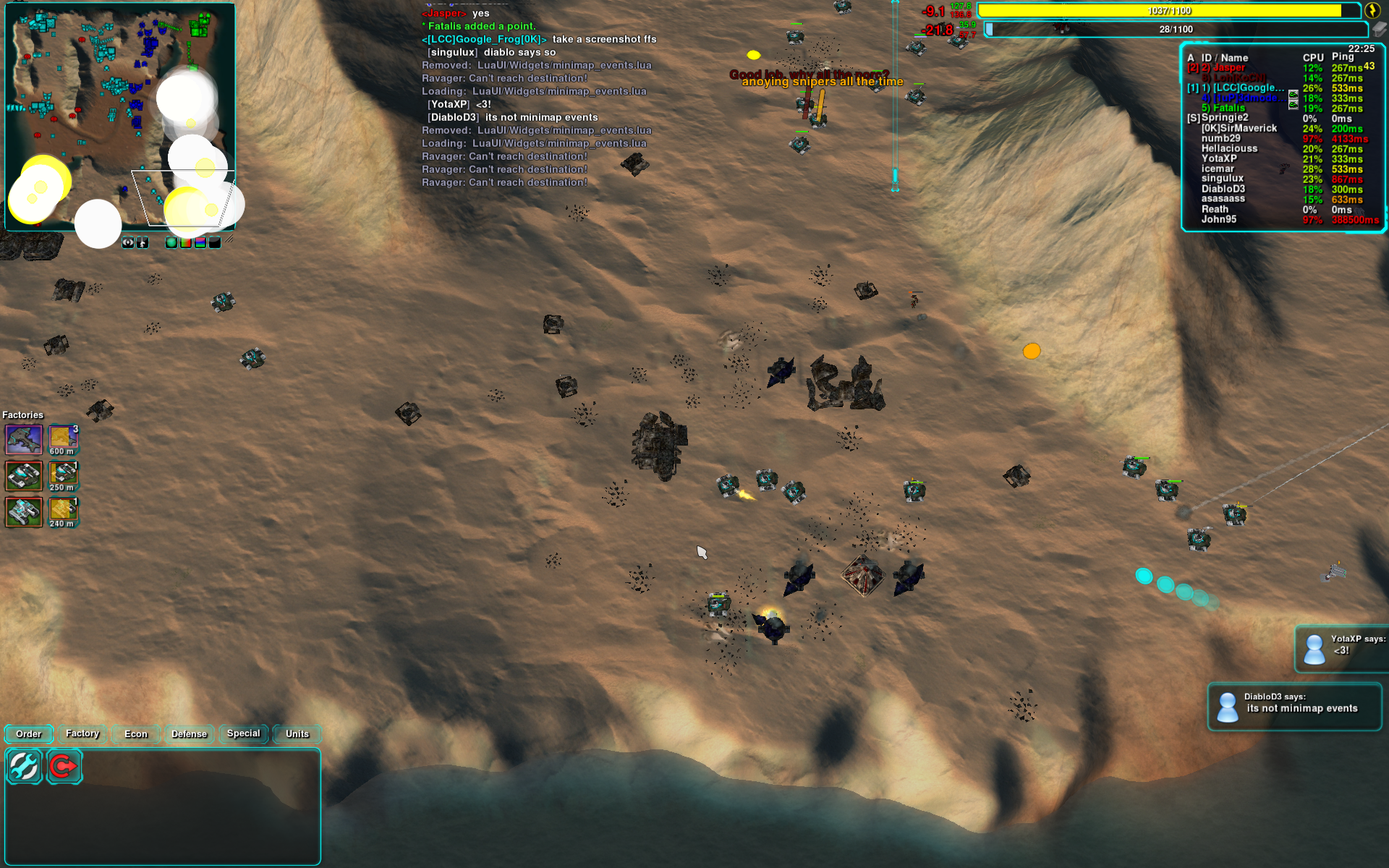Select the purple-framed factory in Factories list
1389x868 pixels.
click(x=24, y=439)
